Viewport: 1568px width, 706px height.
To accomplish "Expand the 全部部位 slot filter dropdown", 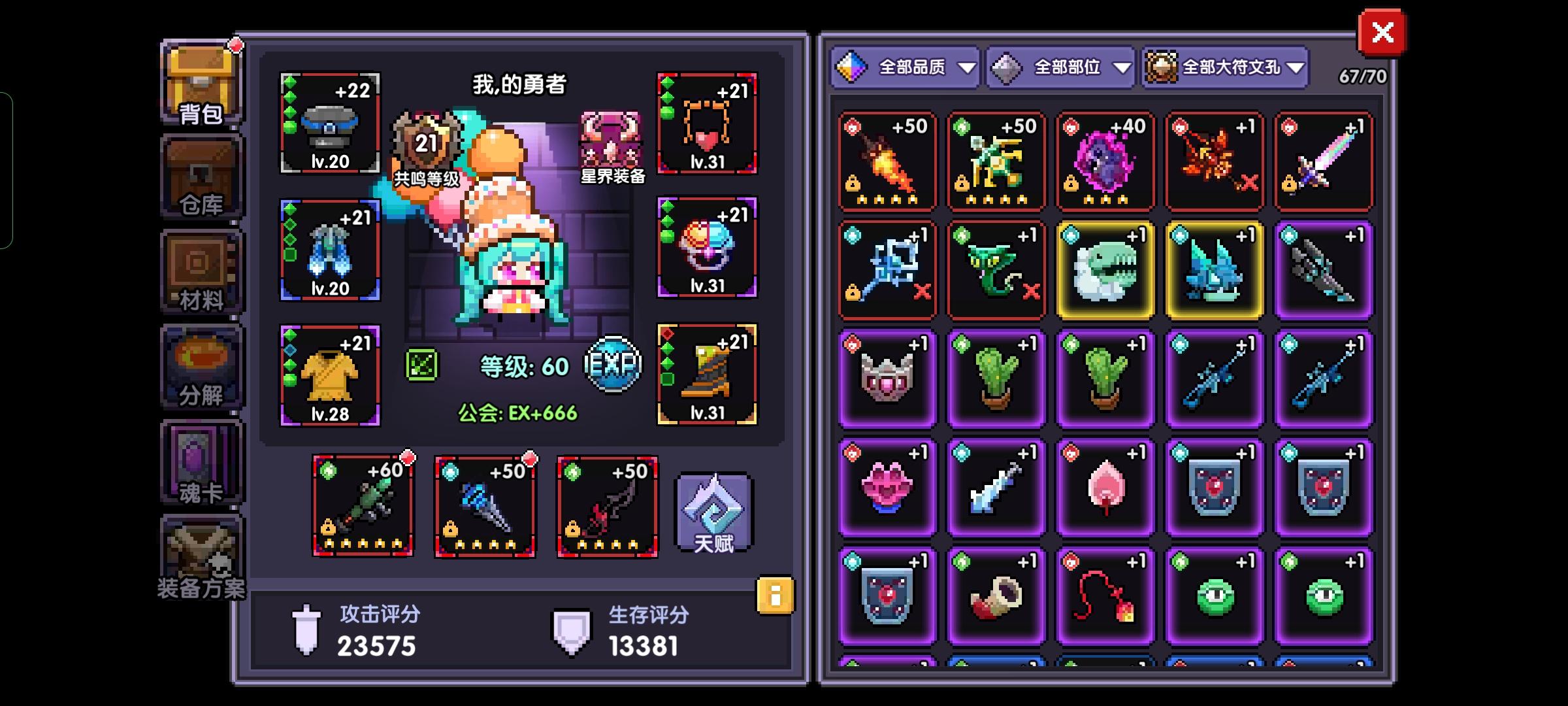I will click(x=1060, y=67).
